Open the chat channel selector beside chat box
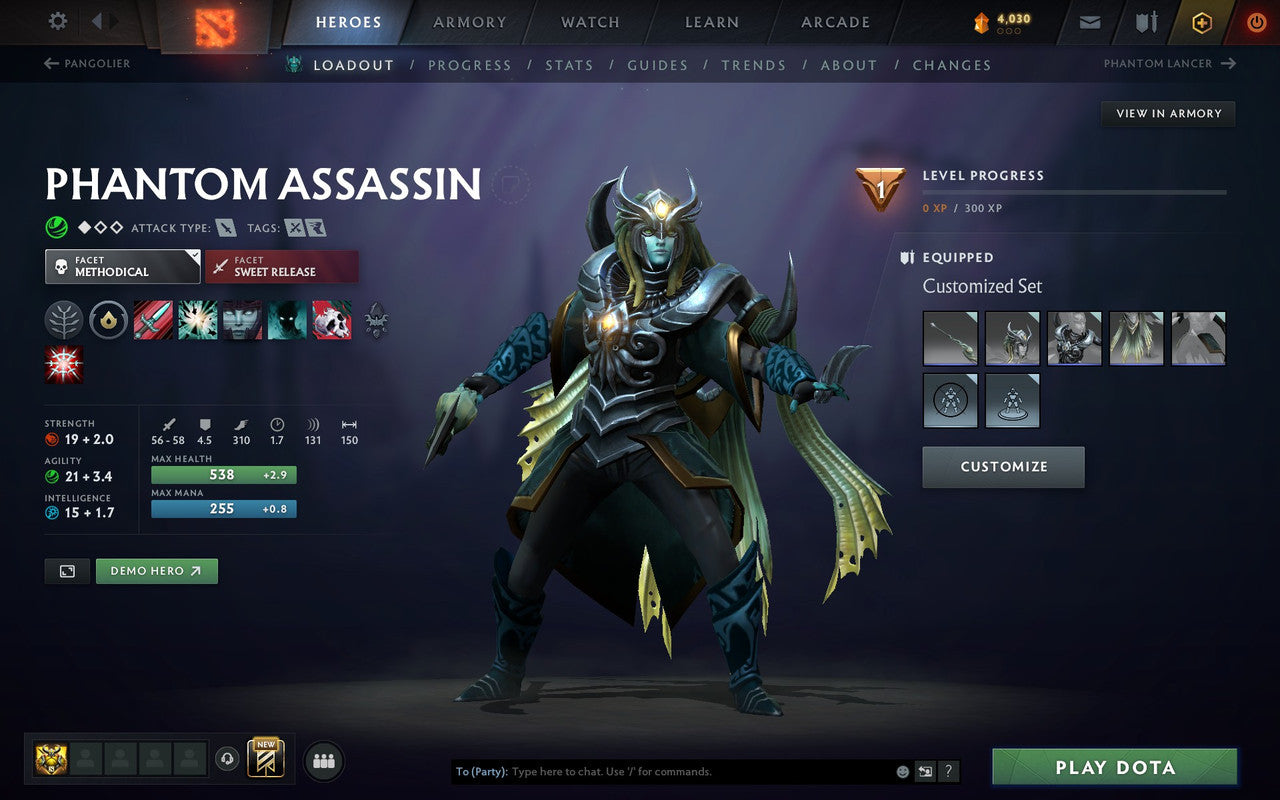The image size is (1280, 800). pyautogui.click(x=925, y=771)
